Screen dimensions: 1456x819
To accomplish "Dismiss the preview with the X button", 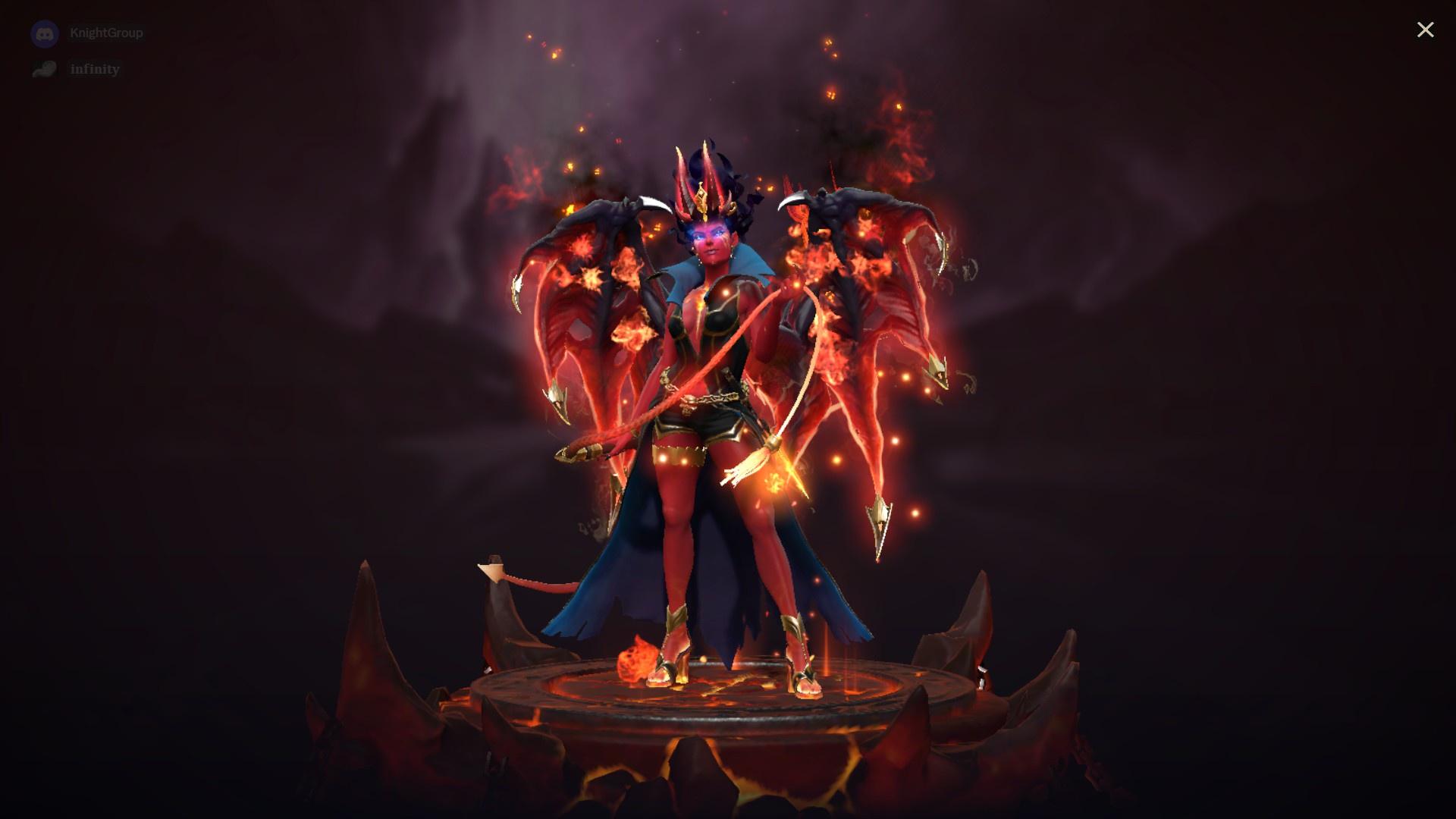I will 1426,30.
